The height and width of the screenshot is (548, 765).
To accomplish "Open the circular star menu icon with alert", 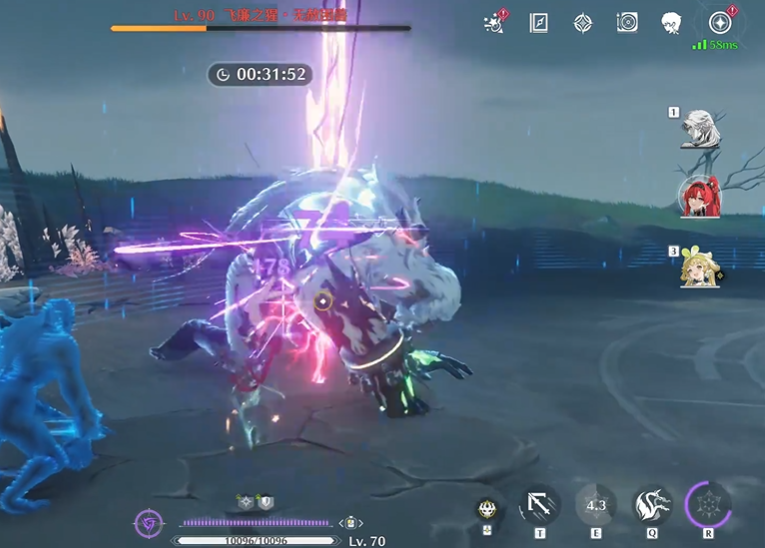I will tap(719, 23).
